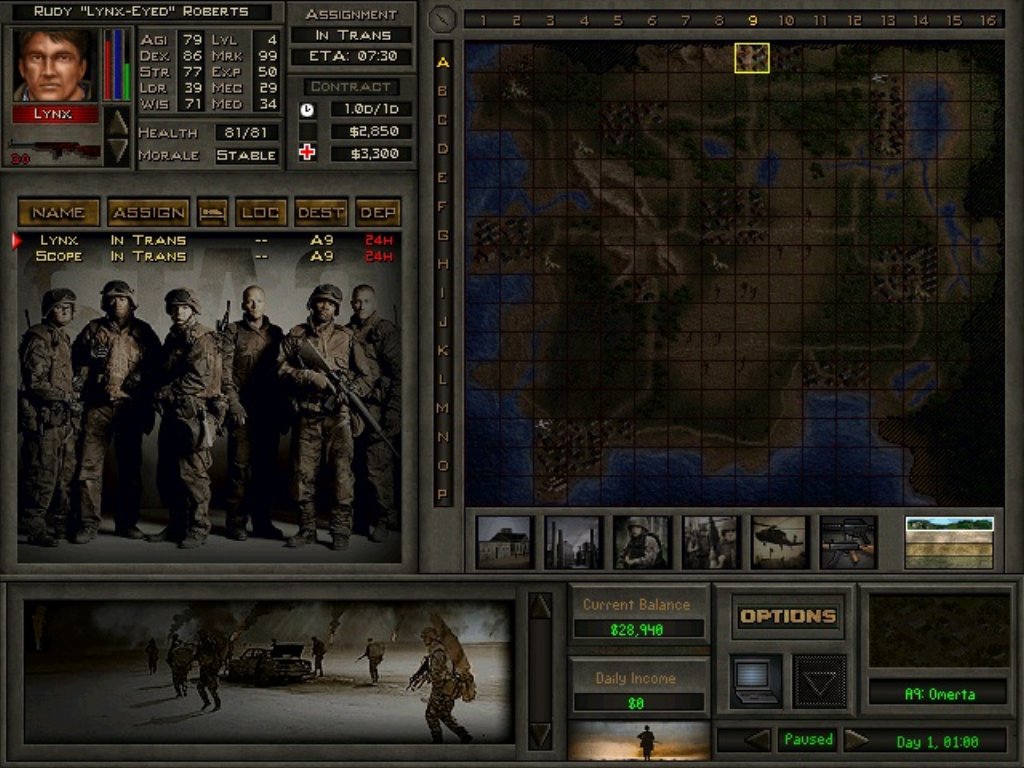Click the sleep status bed column button
This screenshot has height=768, width=1024.
211,212
